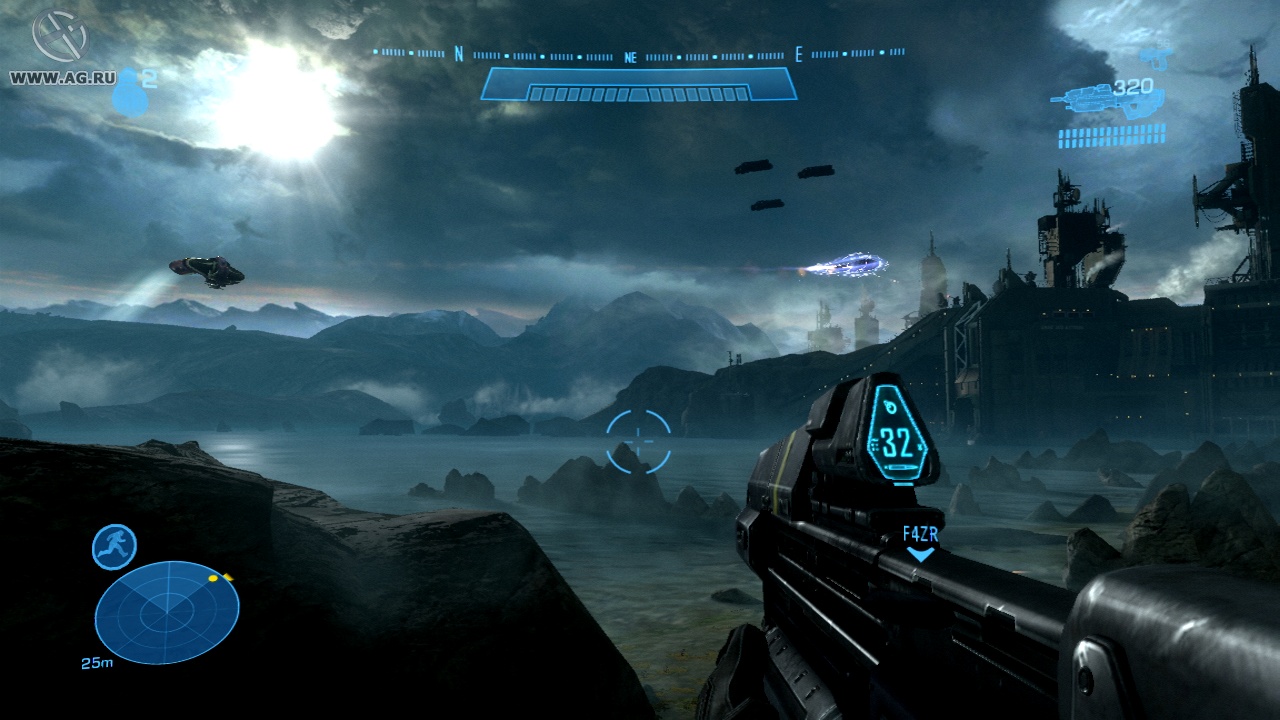Click the circular motion tracker radar
This screenshot has width=1280, height=720.
click(x=167, y=611)
